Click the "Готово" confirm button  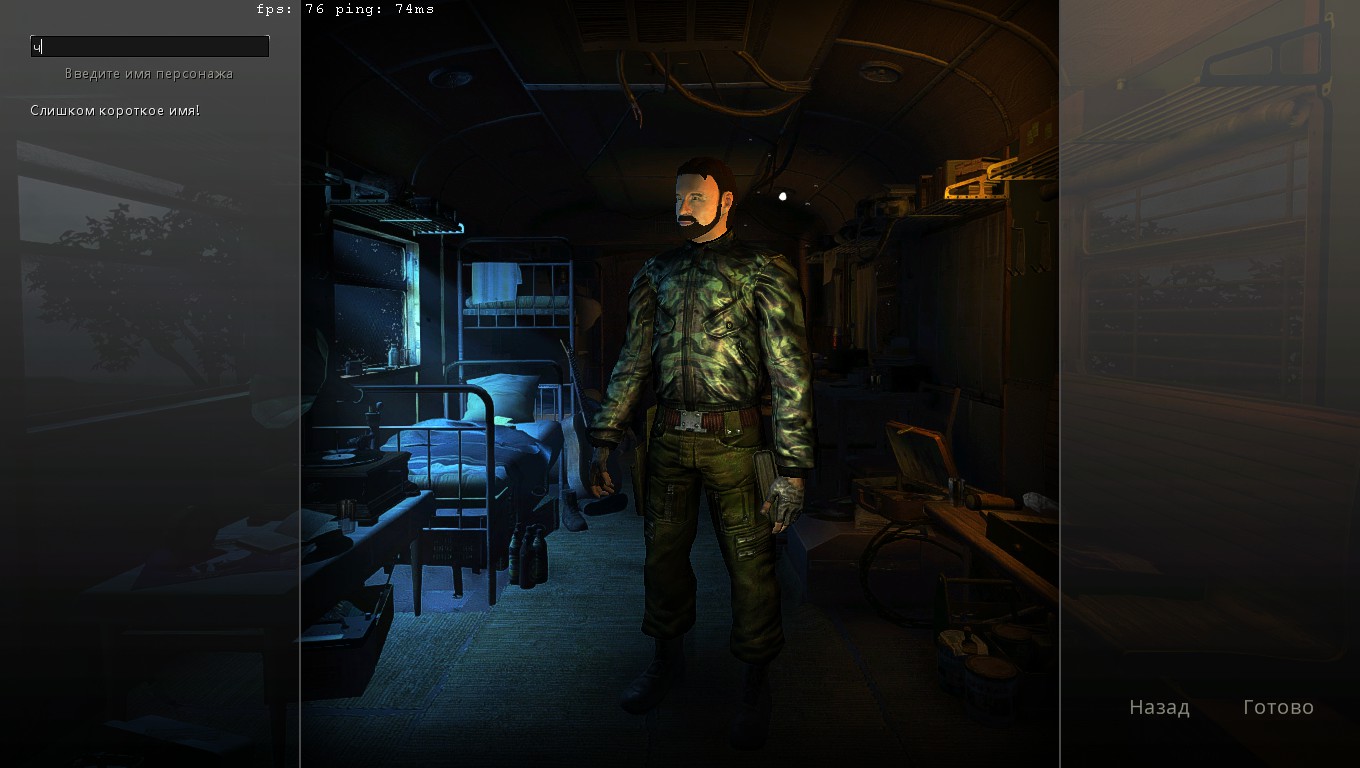click(x=1278, y=707)
